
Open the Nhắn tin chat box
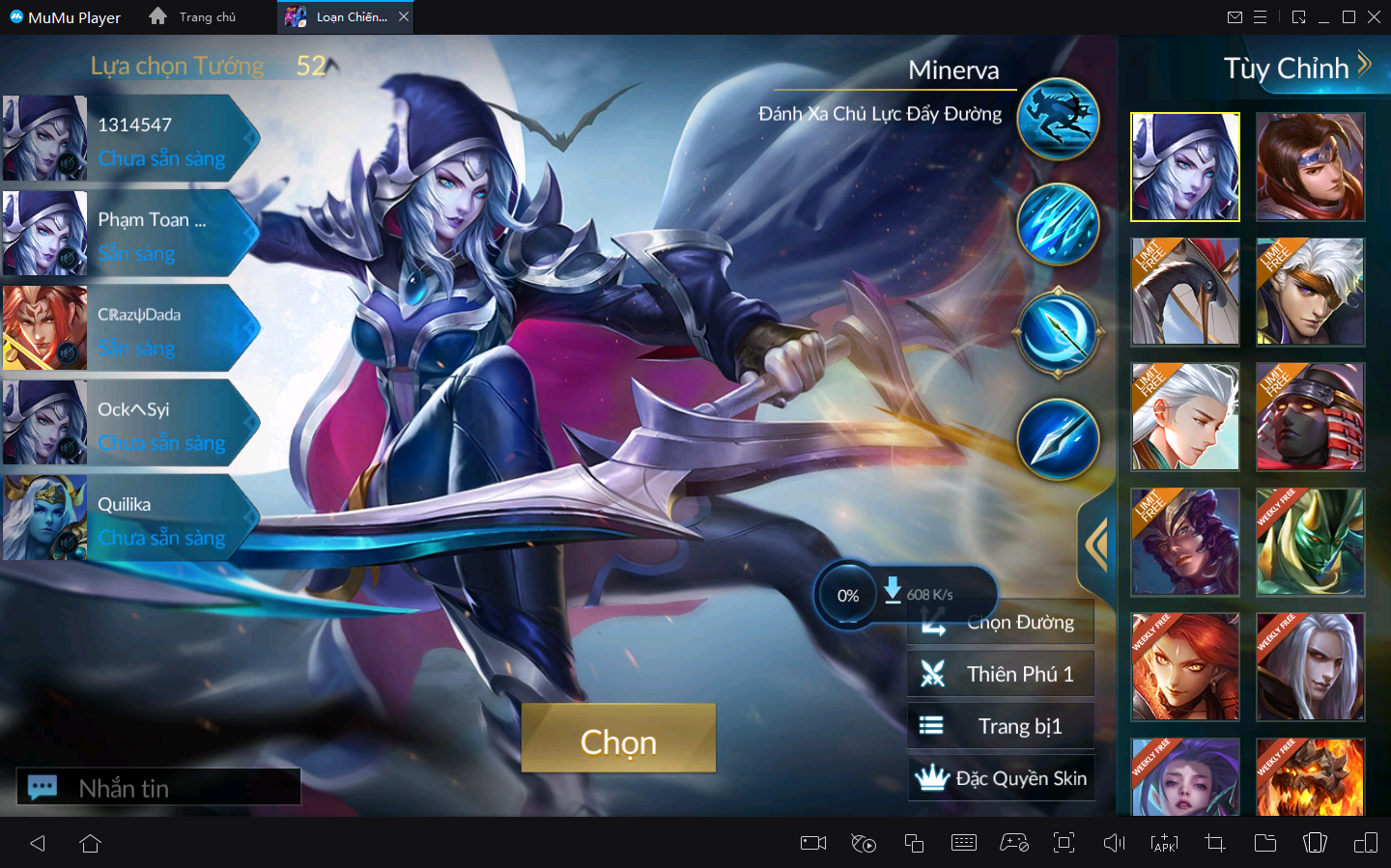(x=159, y=788)
